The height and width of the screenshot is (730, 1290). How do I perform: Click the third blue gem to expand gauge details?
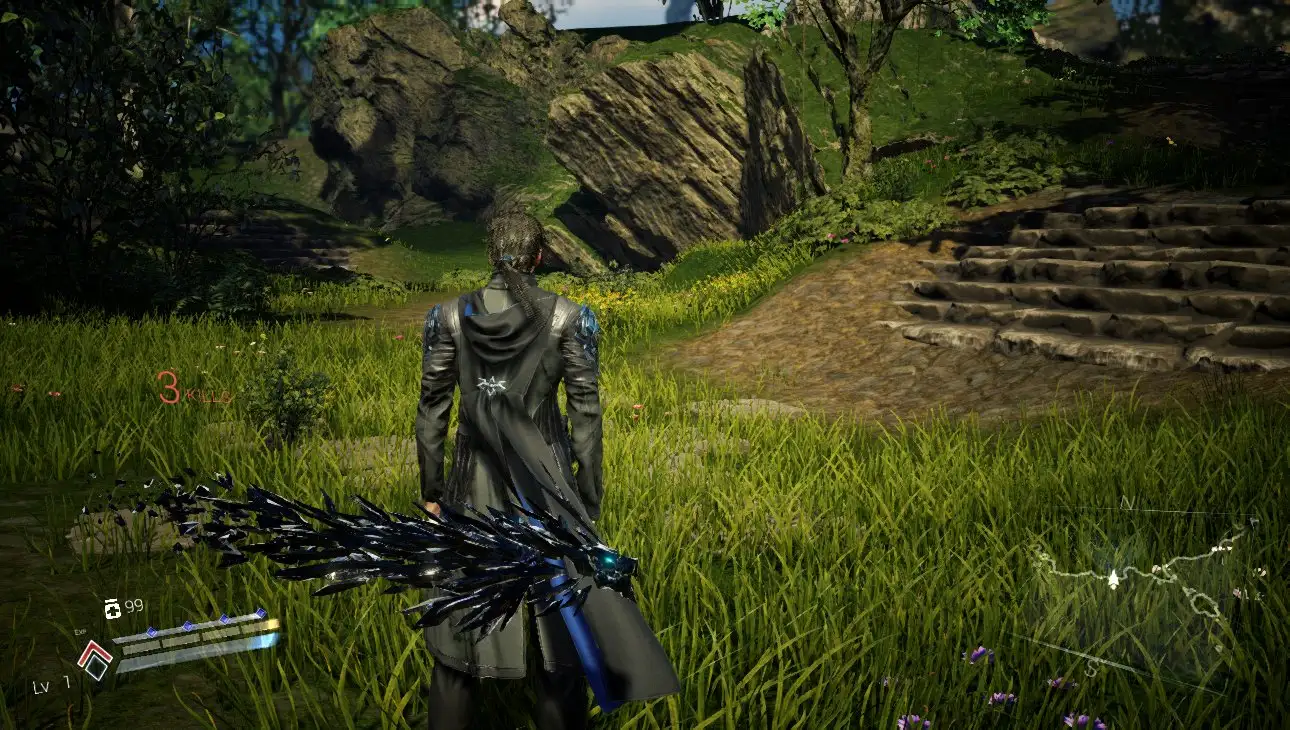(225, 620)
